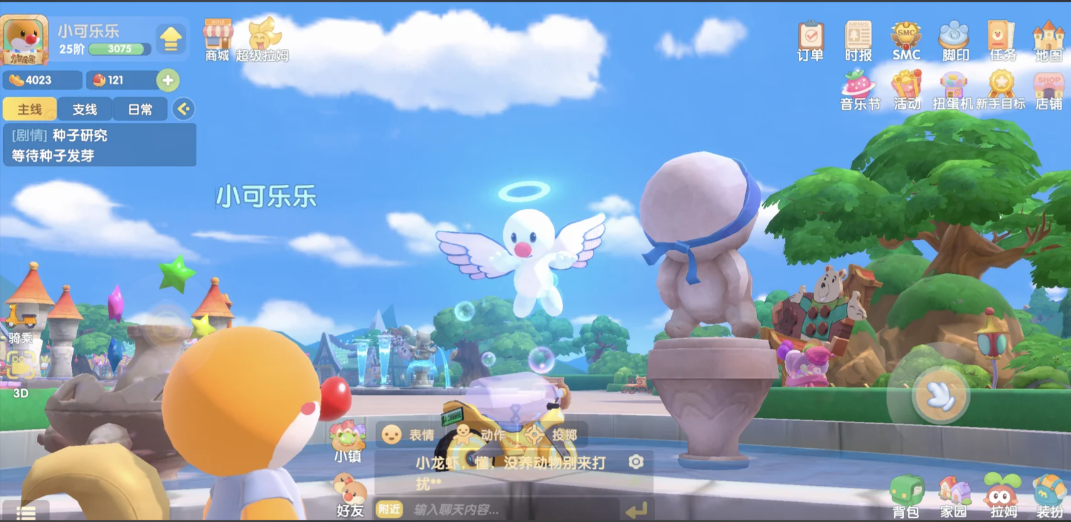
Task: Open the 活动 gift box events
Action: pyautogui.click(x=906, y=87)
